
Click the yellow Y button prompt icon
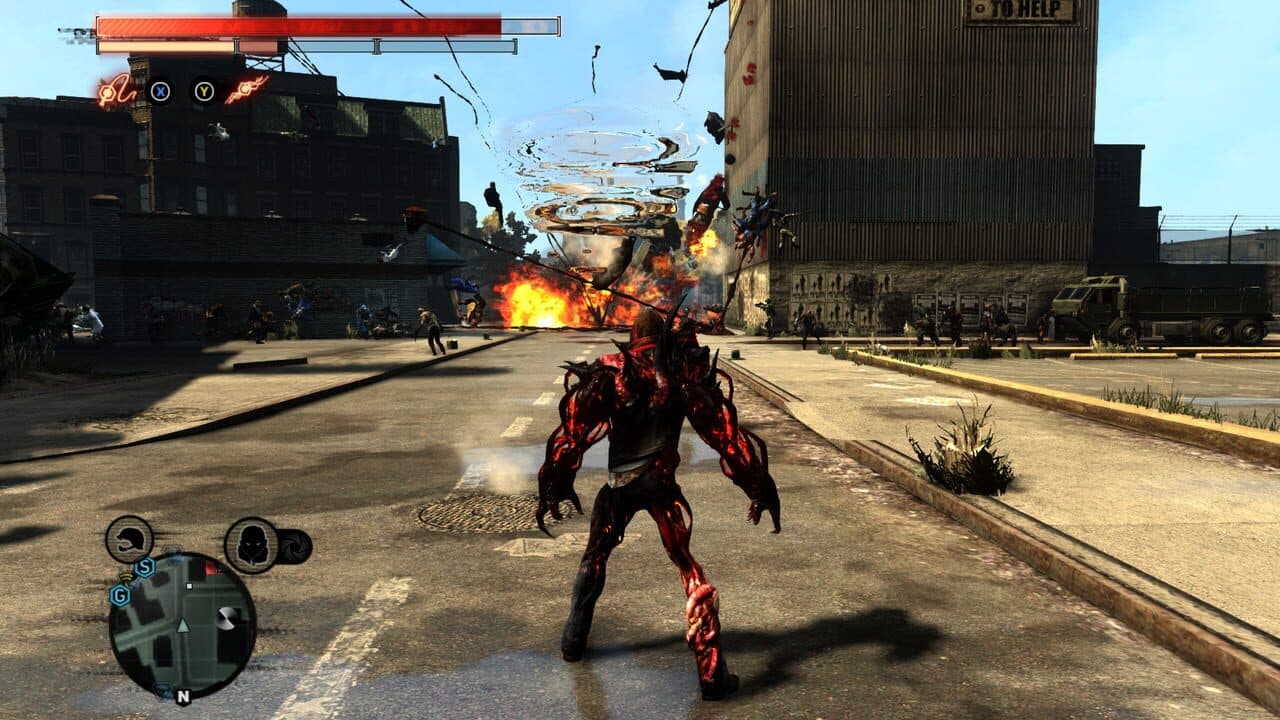pos(204,93)
